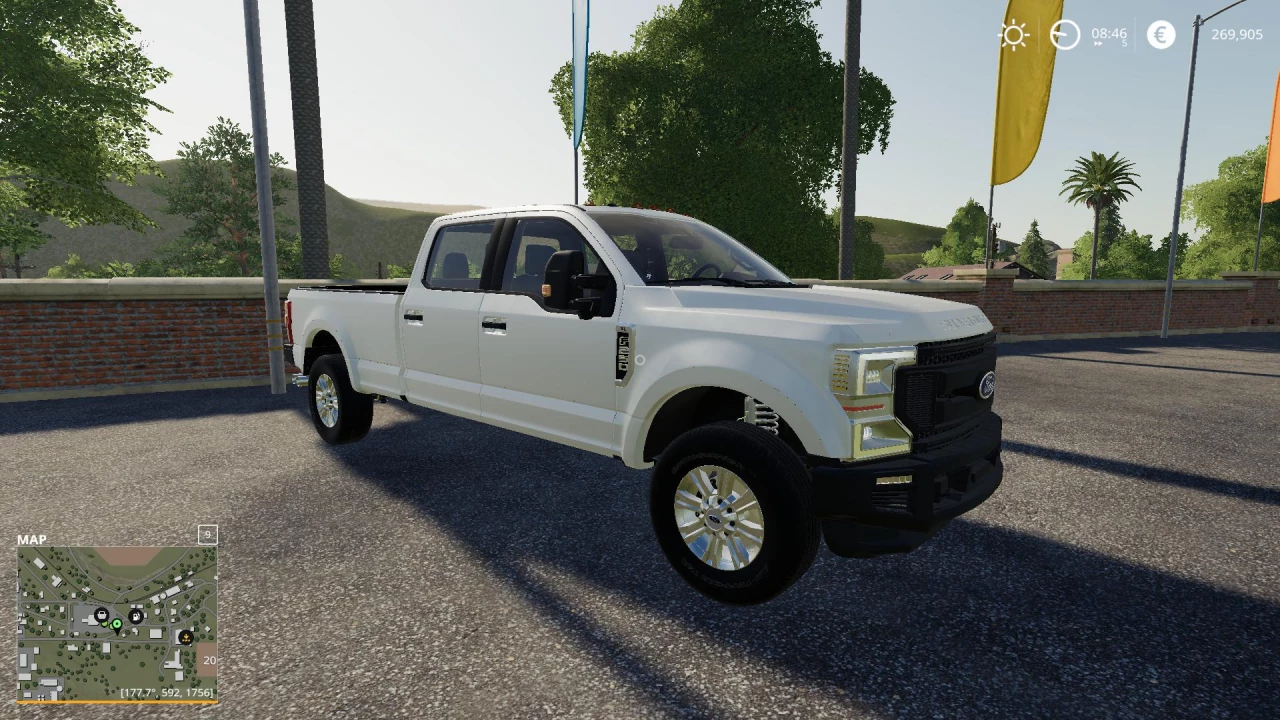Select the animal dealer marker on the minimap

186,637
